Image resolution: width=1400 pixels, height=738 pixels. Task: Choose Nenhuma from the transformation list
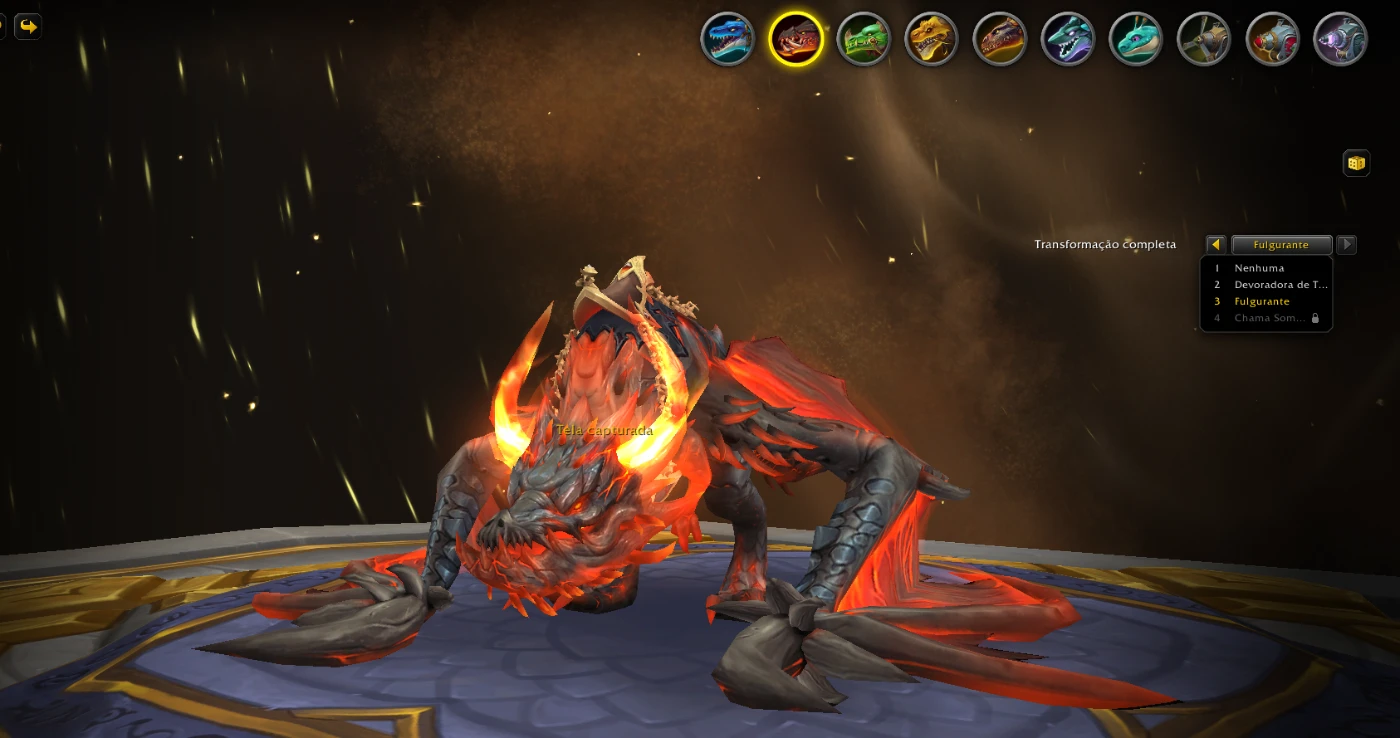[x=1259, y=268]
